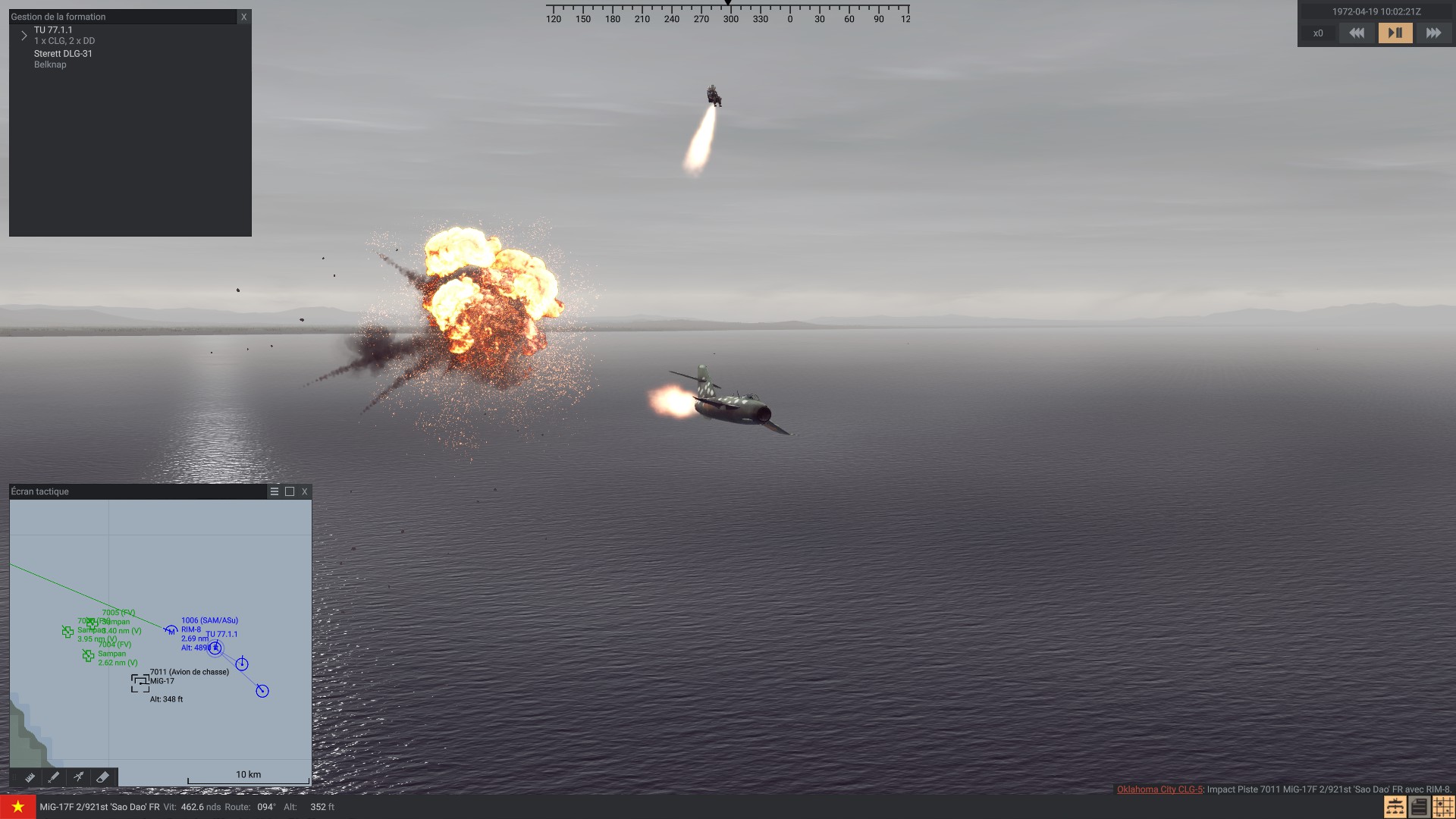Speed up time with the fast-forward arrows
1456x819 pixels.
pyautogui.click(x=1433, y=33)
